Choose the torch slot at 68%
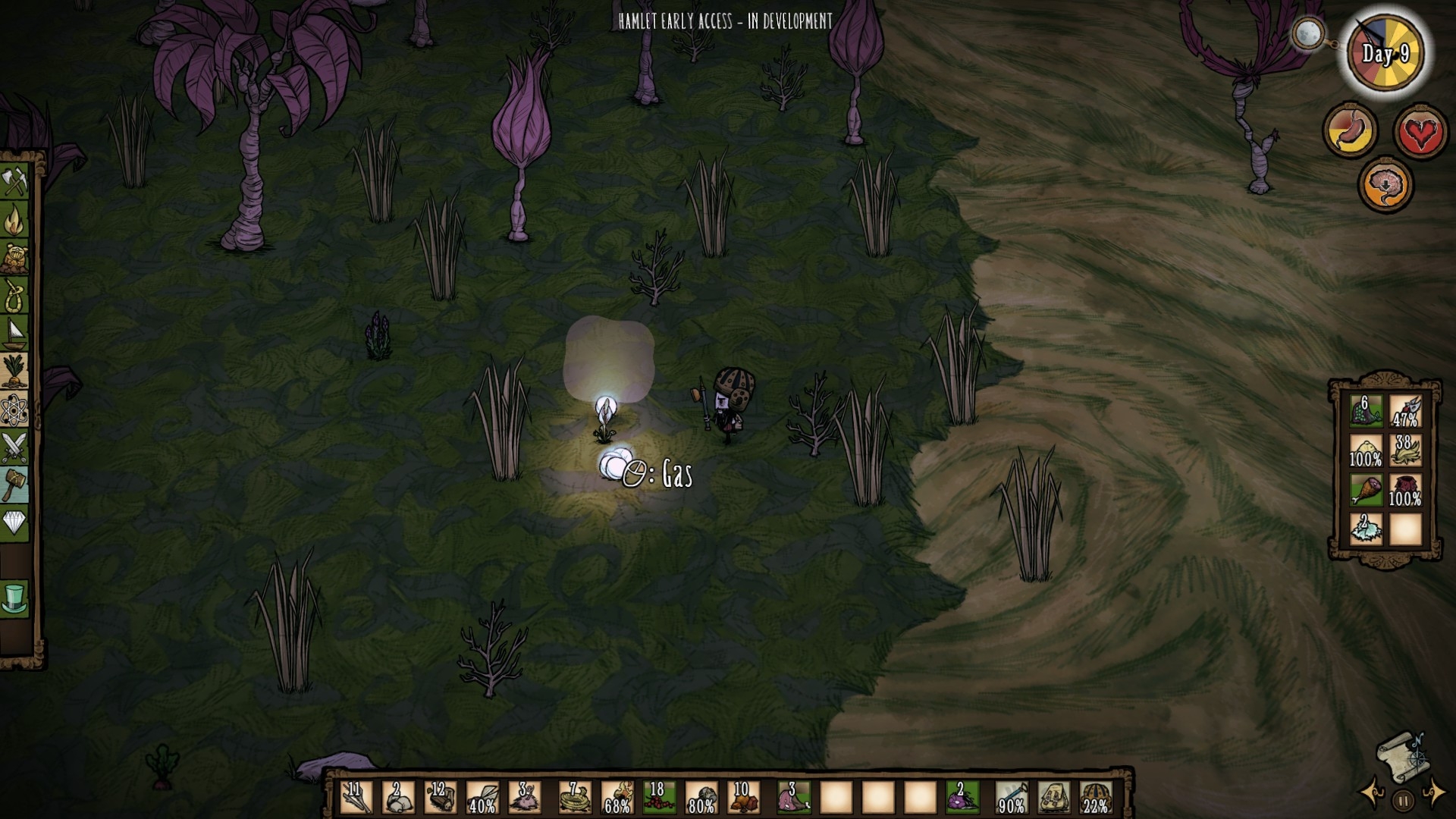The image size is (1456, 819). [617, 798]
